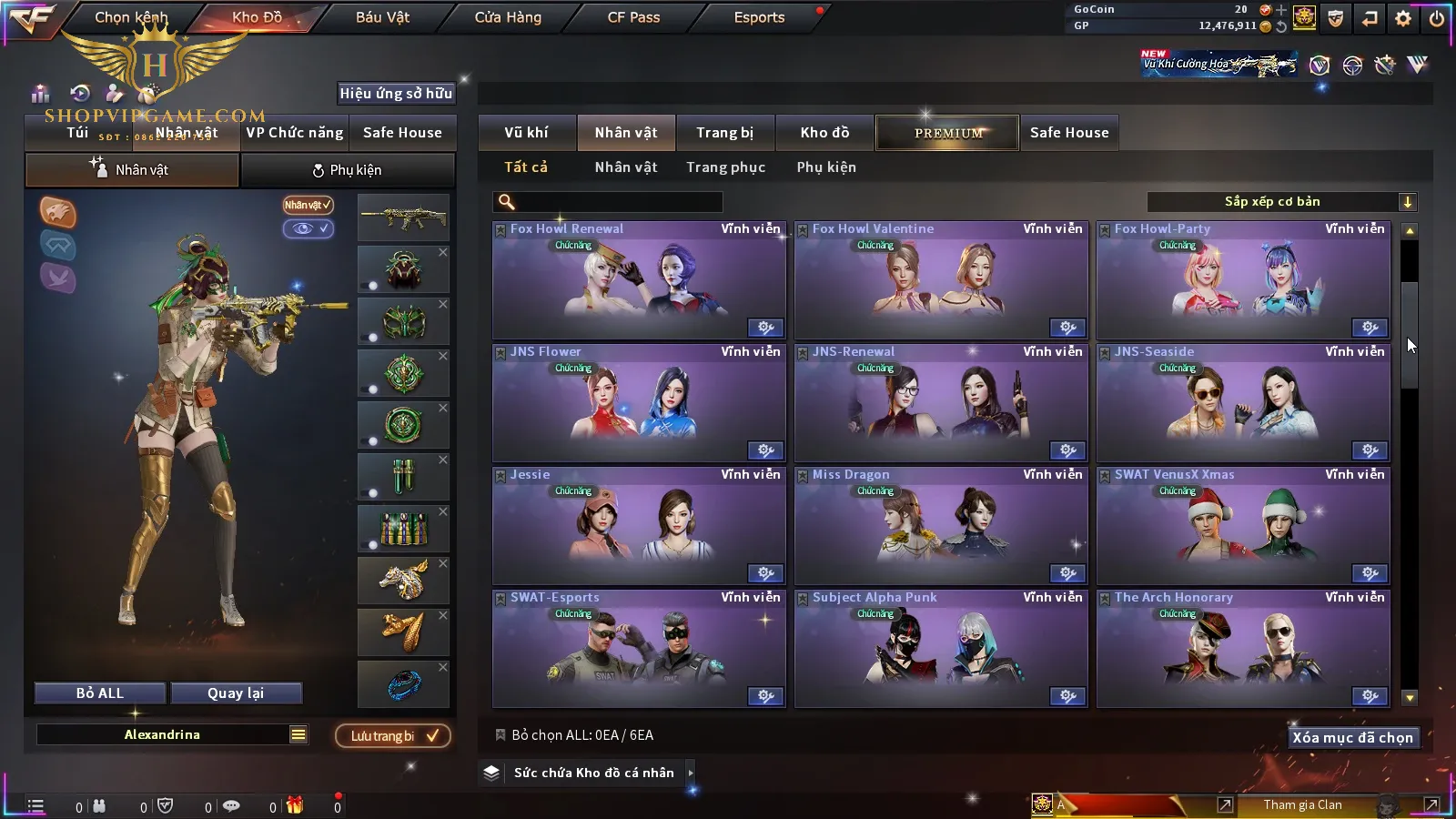
Task: Open the PREMIUM tab
Action: 947,133
